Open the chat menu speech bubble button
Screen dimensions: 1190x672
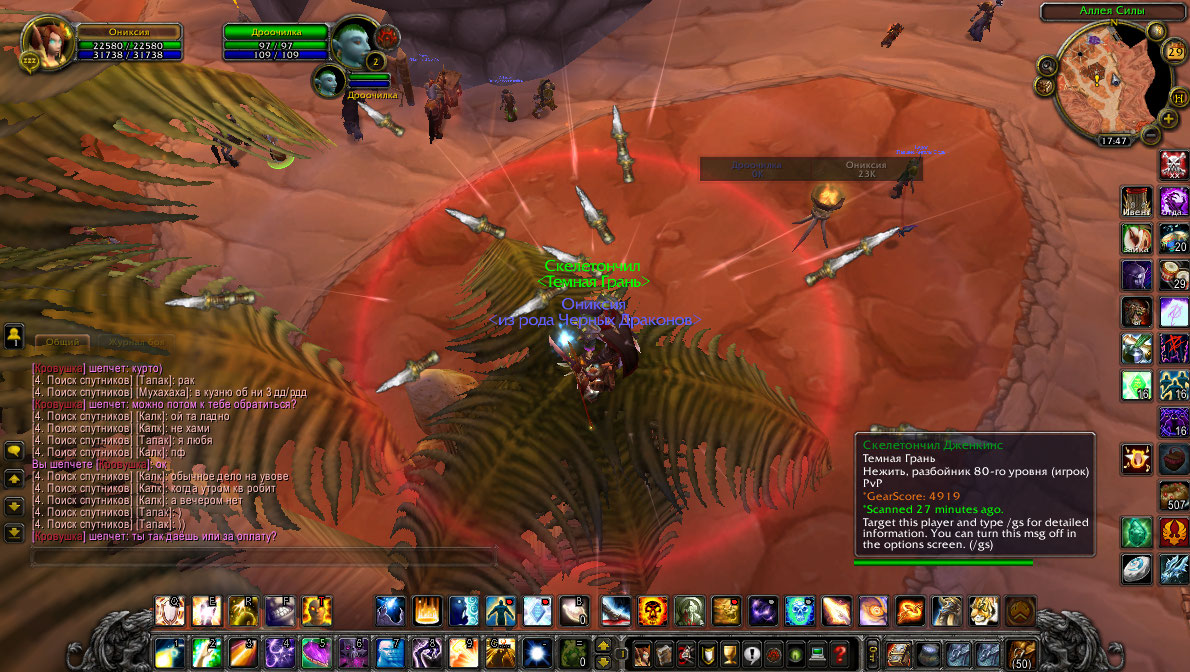click(14, 452)
